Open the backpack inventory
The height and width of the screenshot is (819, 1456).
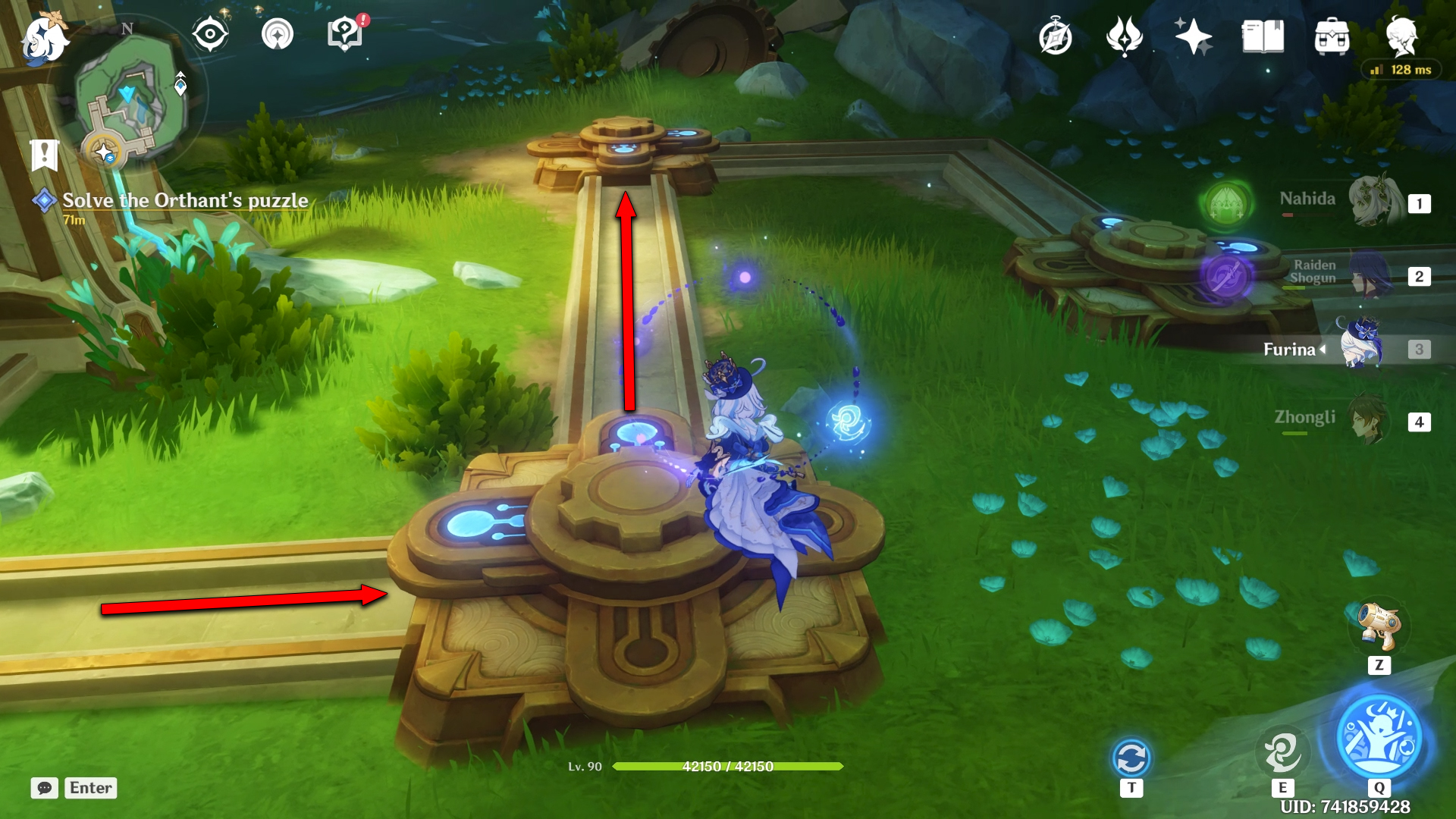coord(1332,36)
